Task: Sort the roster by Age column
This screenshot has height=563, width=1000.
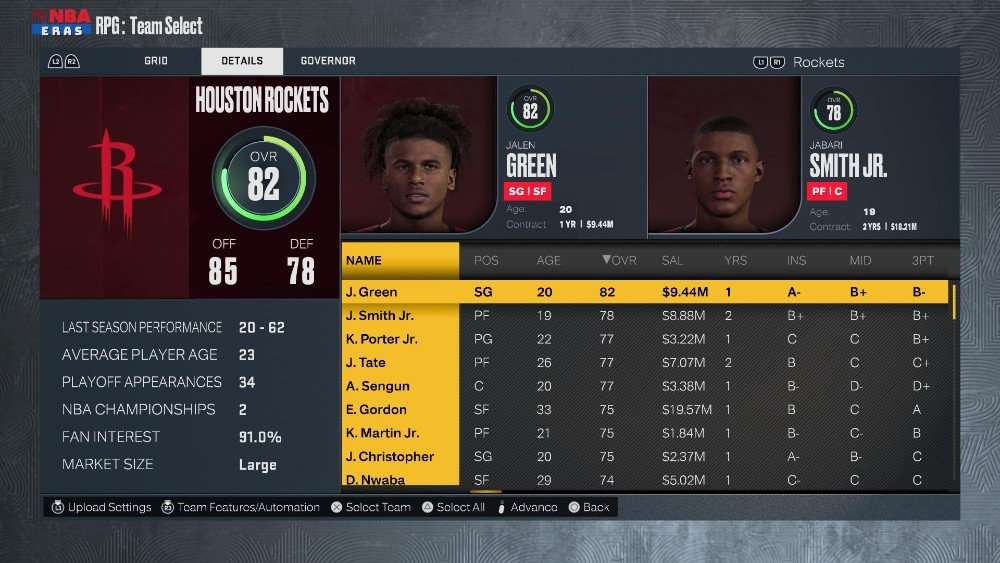Action: tap(549, 261)
